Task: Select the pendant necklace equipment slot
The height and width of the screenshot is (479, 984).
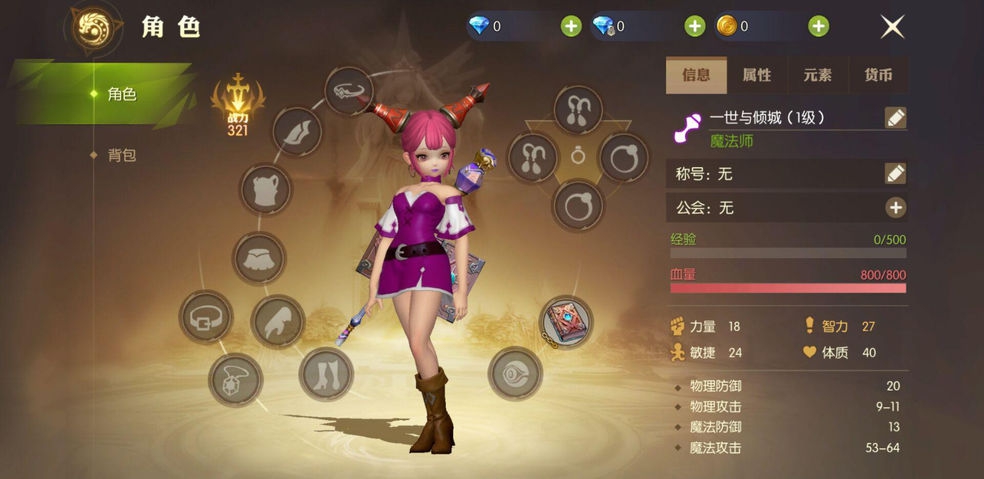Action: coord(236,379)
